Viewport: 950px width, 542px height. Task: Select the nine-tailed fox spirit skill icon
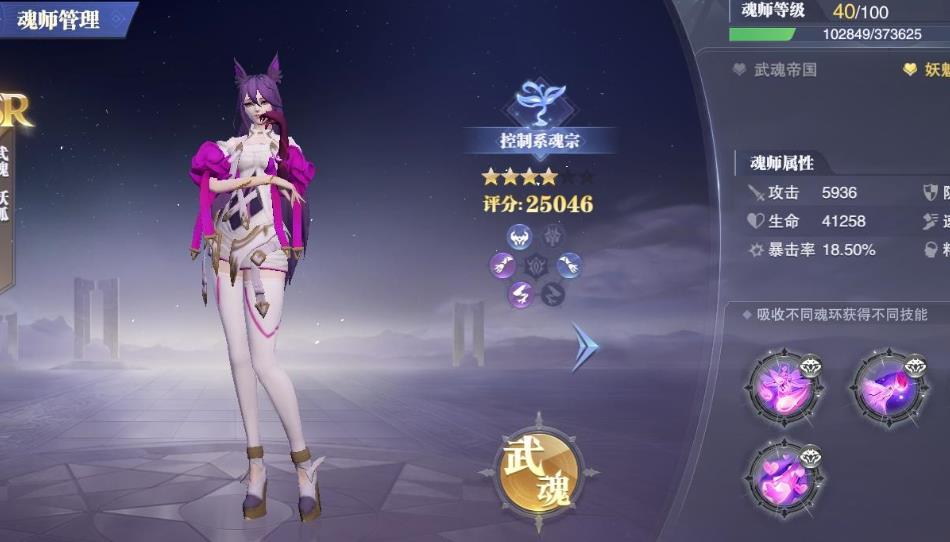(783, 386)
